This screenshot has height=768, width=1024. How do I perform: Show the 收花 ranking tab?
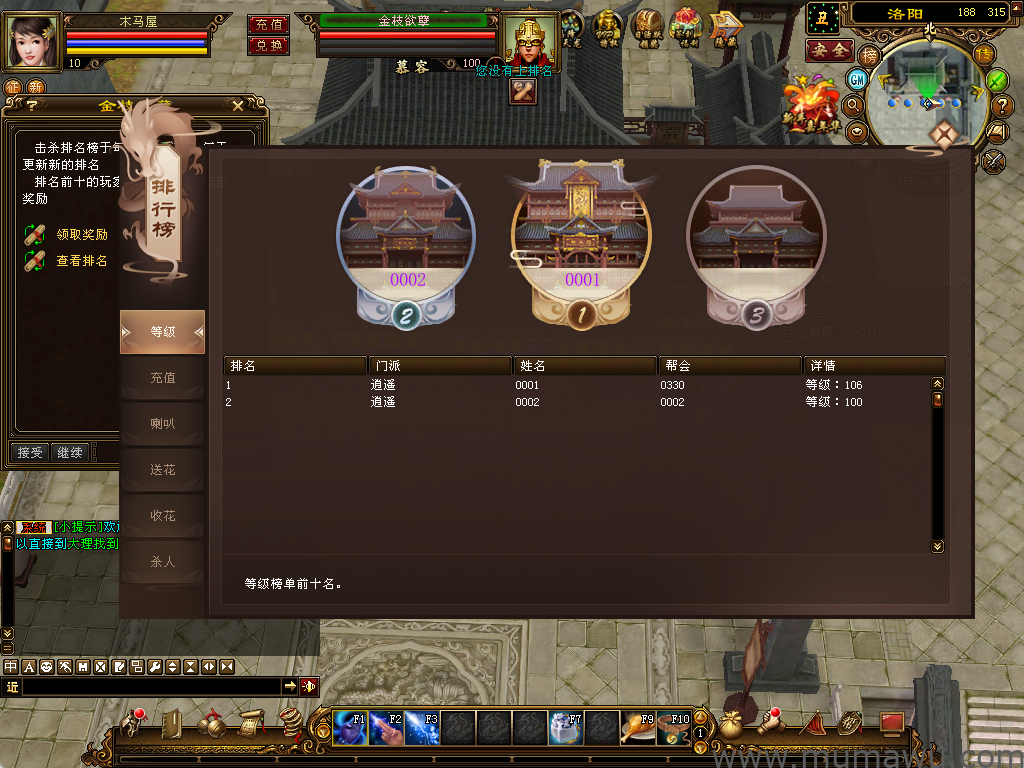click(163, 516)
